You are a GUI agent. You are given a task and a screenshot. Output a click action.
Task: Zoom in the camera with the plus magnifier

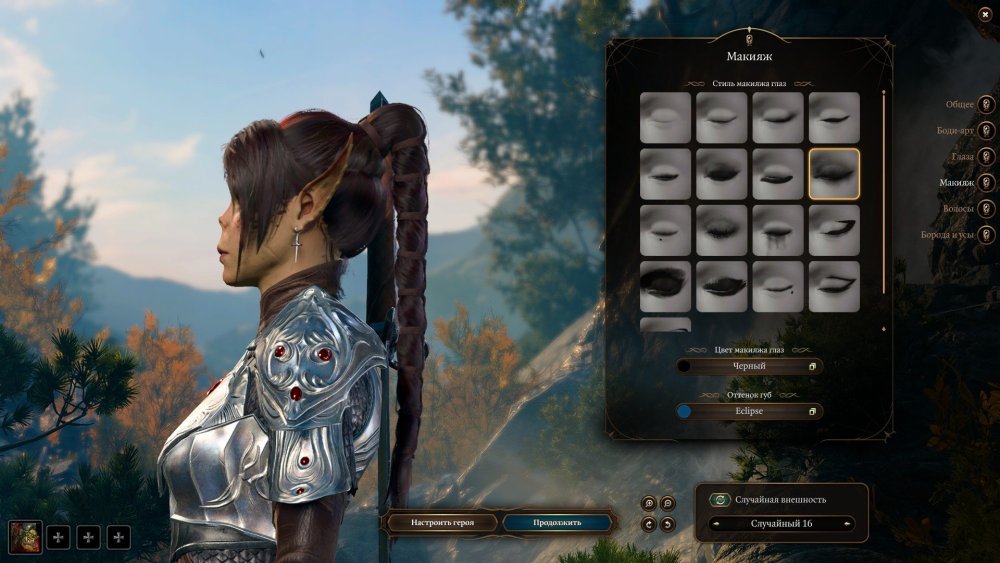click(x=650, y=503)
